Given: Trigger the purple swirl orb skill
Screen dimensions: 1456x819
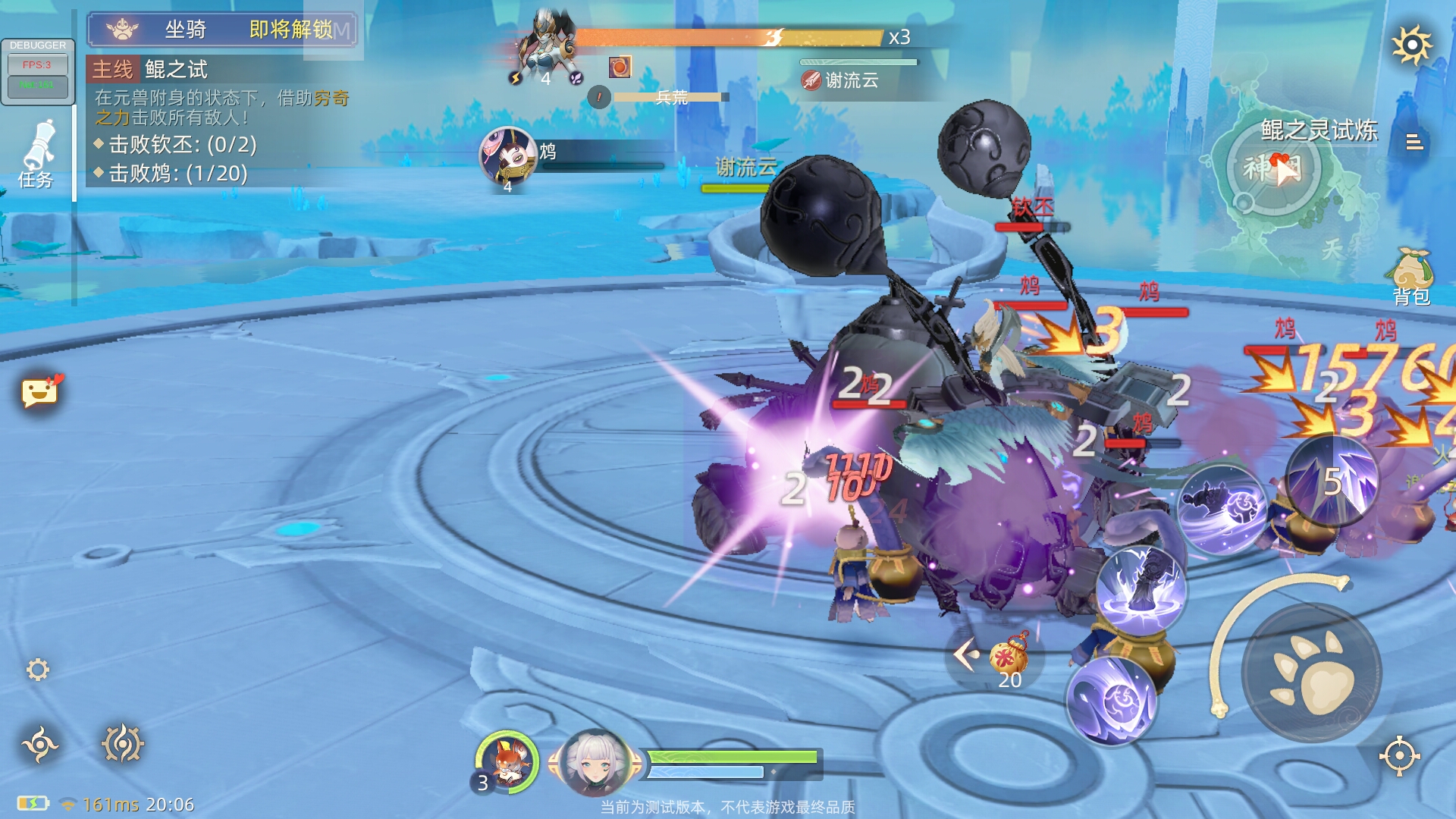Looking at the screenshot, I should [x=1112, y=701].
